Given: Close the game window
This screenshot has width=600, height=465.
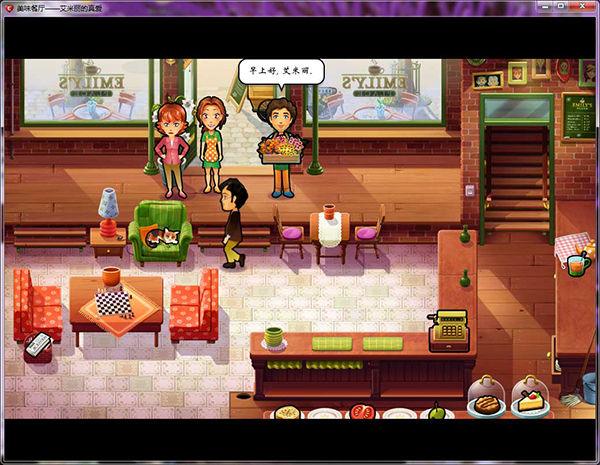Looking at the screenshot, I should [580, 7].
